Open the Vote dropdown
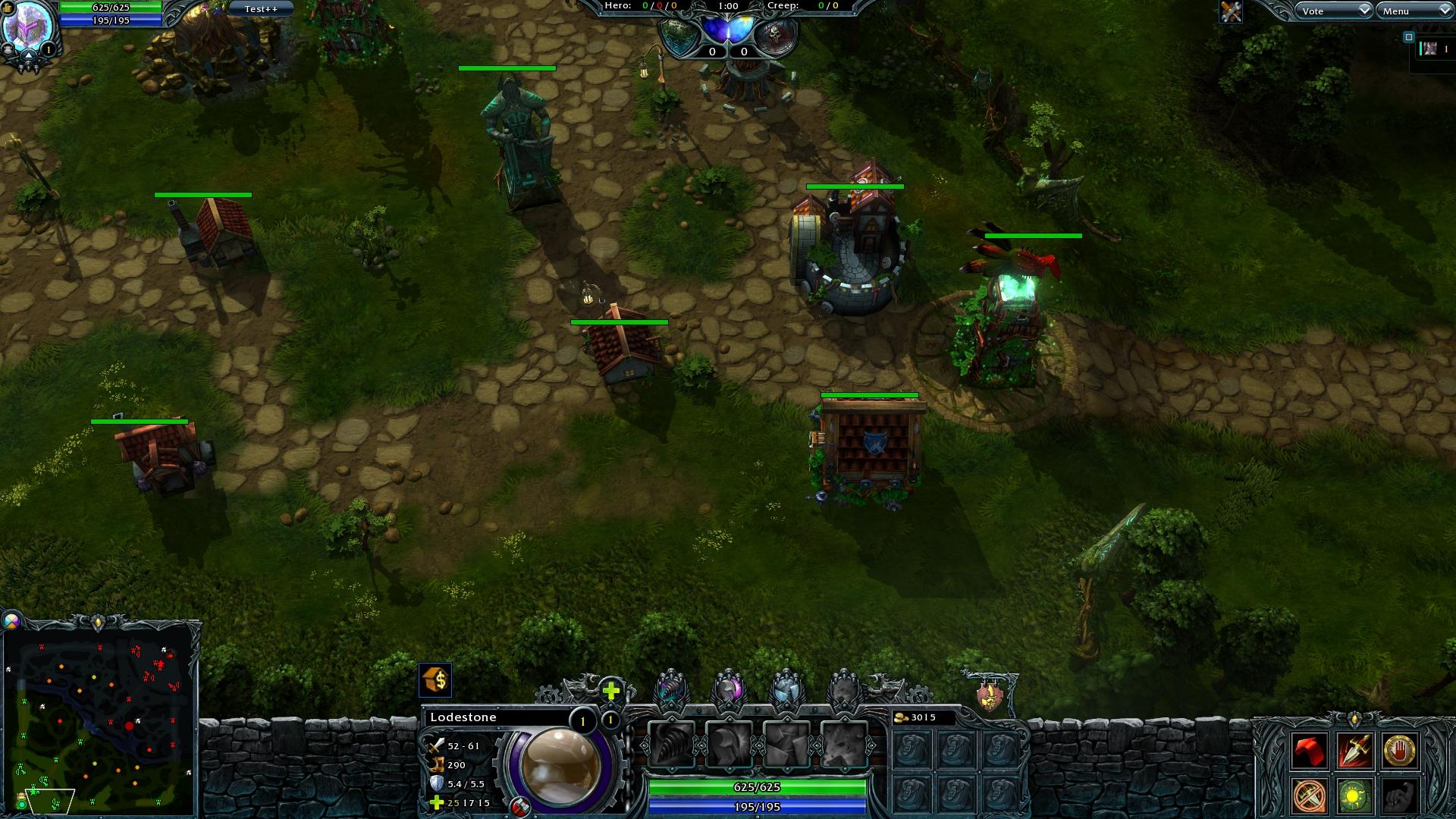Viewport: 1456px width, 819px height. [x=1332, y=11]
